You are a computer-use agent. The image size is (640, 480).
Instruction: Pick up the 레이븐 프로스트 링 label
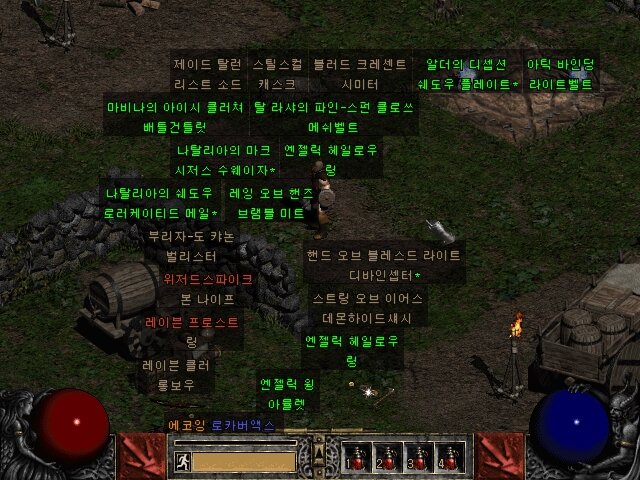192,332
